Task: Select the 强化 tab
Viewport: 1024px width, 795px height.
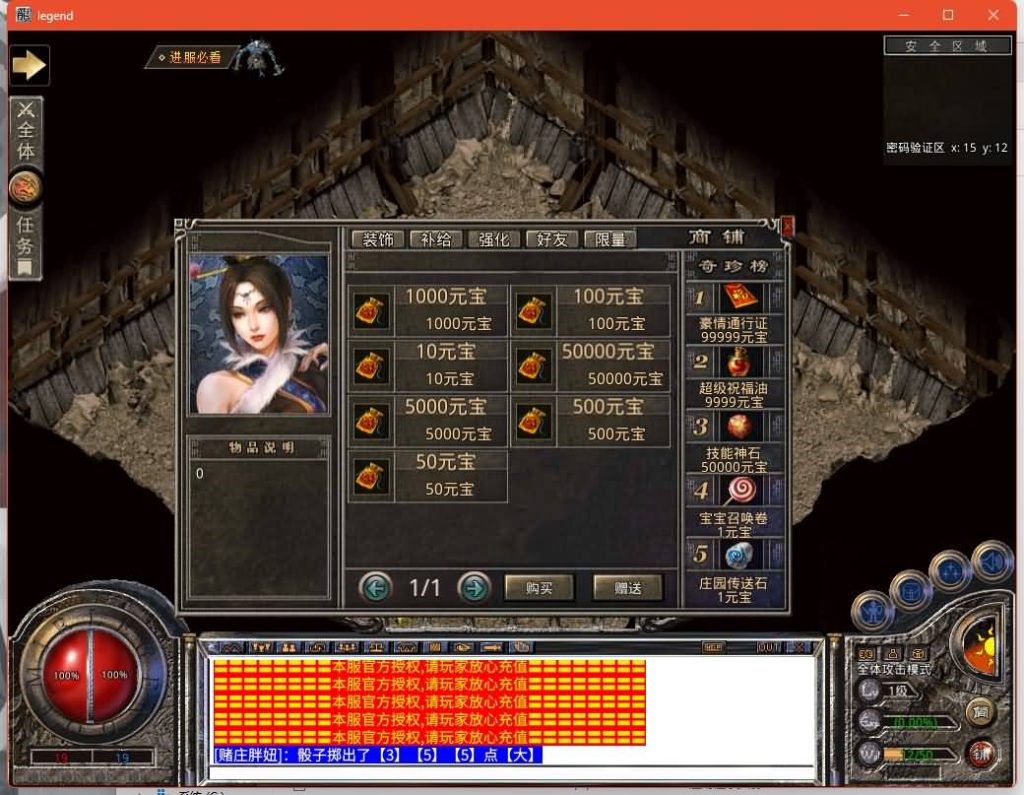Action: click(x=494, y=240)
